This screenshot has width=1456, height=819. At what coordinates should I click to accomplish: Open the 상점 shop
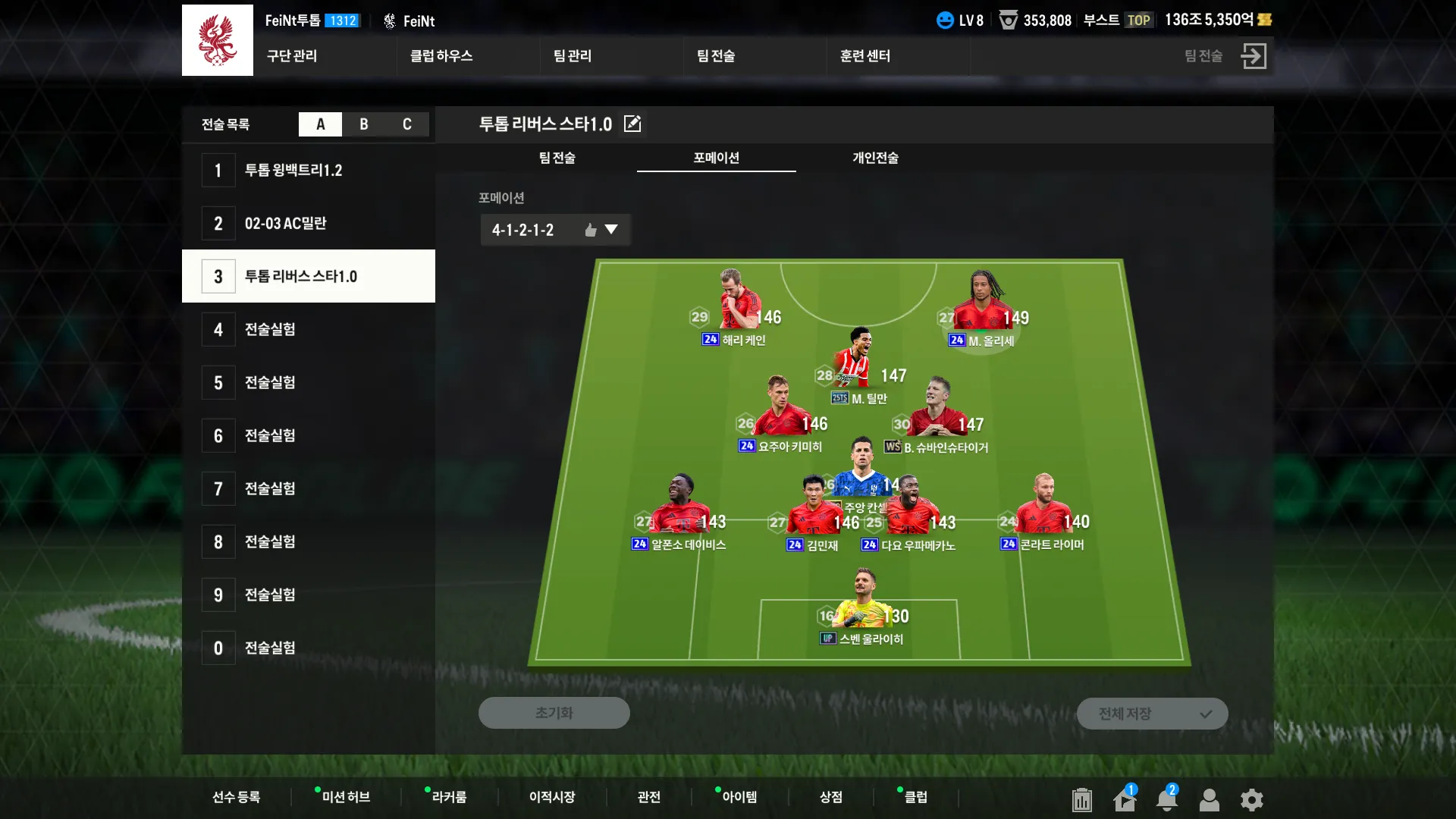click(x=831, y=797)
